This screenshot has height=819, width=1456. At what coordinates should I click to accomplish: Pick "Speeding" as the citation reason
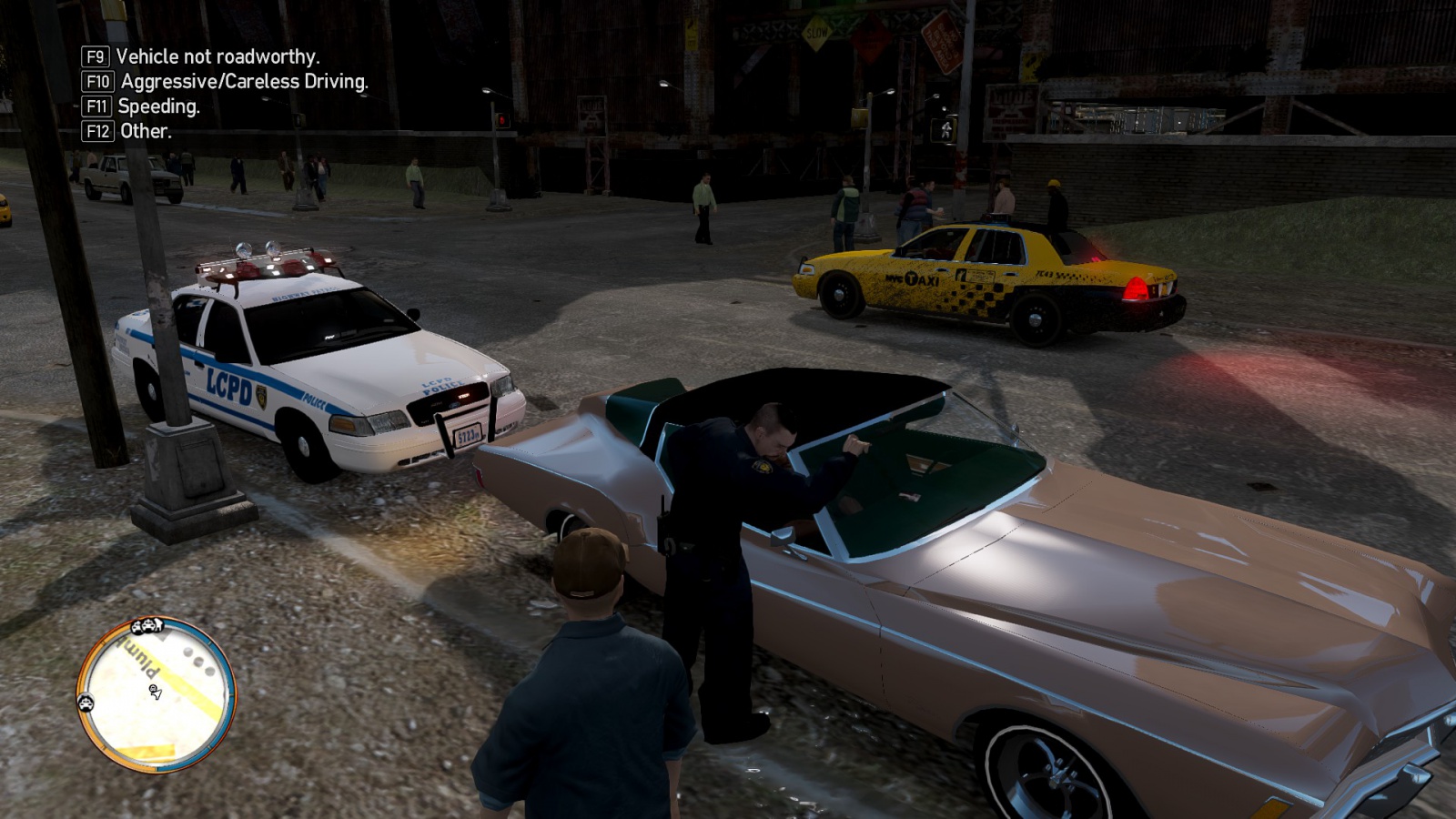point(158,106)
